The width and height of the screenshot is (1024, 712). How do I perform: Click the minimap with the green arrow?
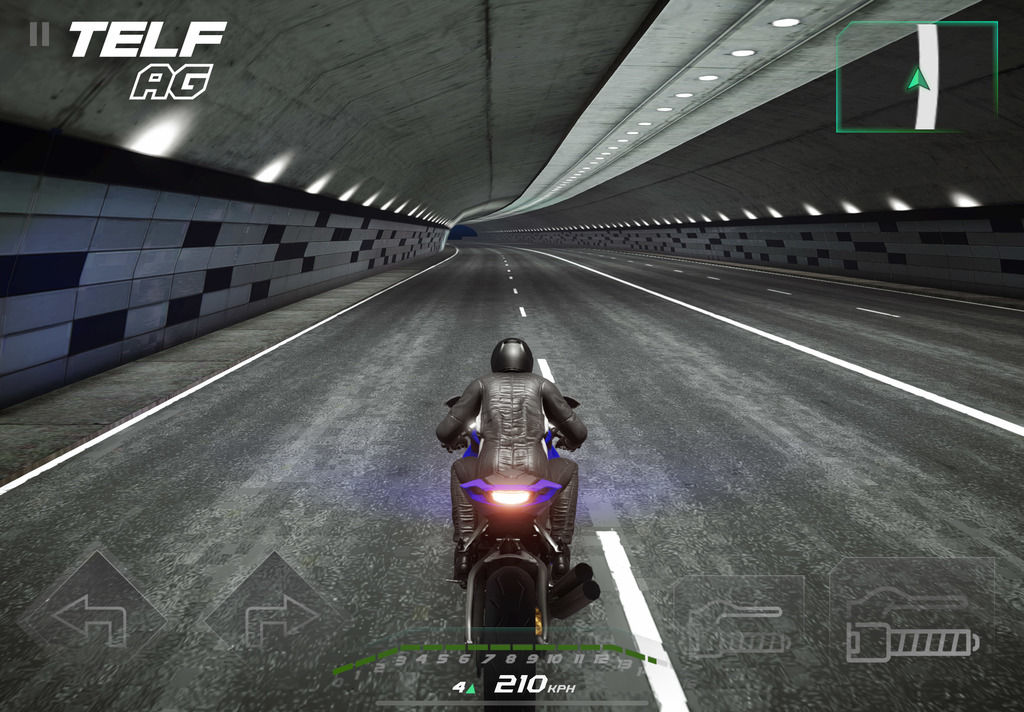pos(917,77)
